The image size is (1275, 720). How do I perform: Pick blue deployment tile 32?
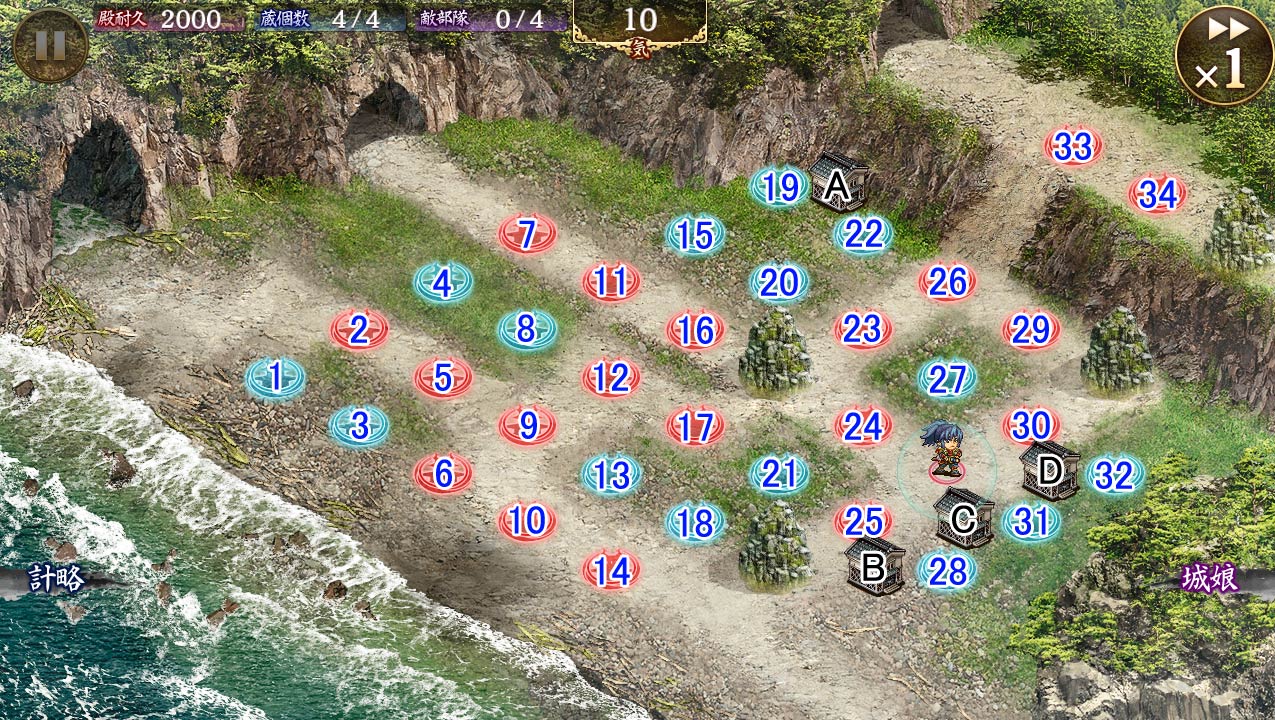[x=1114, y=476]
